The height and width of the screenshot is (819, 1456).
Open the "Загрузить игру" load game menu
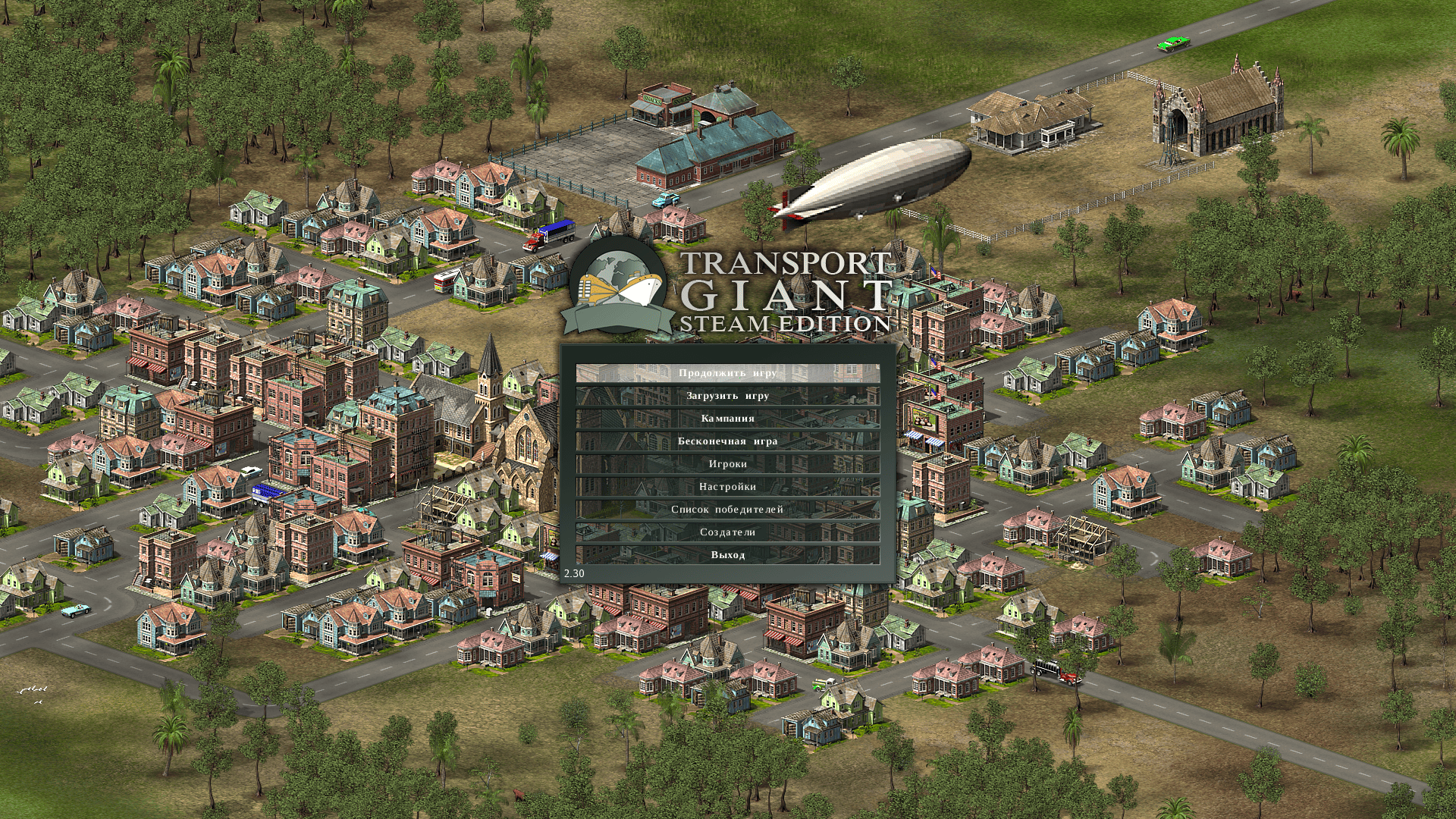(727, 396)
